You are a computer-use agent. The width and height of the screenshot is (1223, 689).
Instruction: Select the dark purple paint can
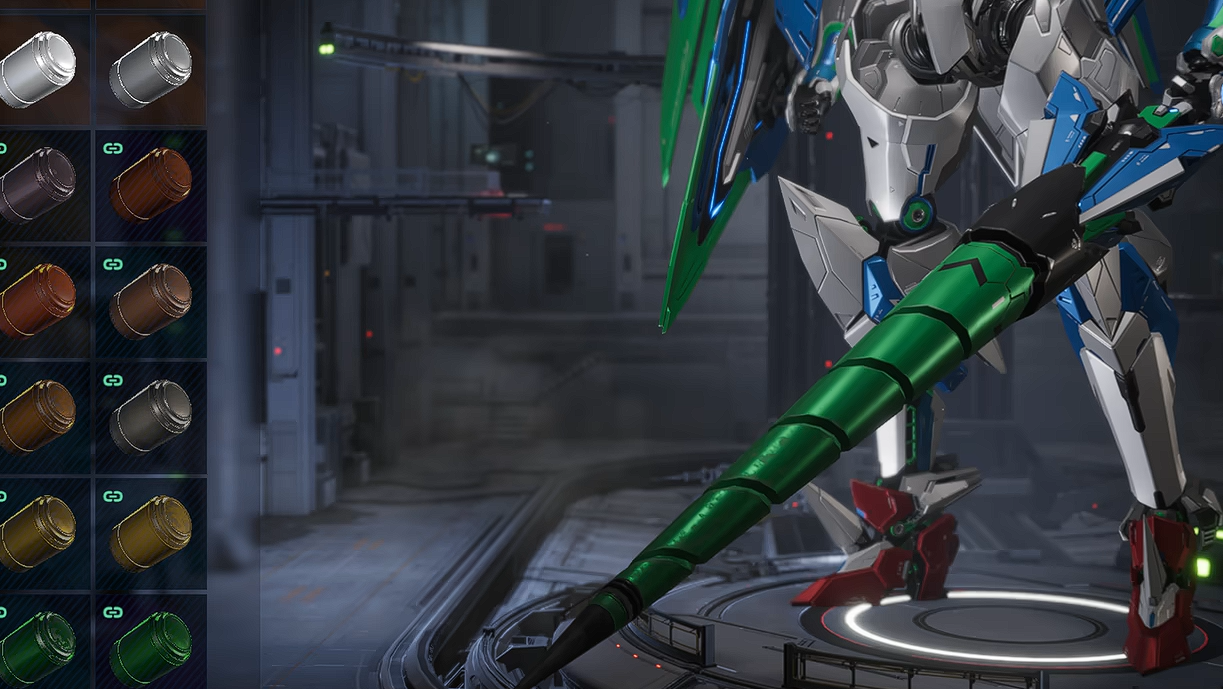click(x=38, y=186)
